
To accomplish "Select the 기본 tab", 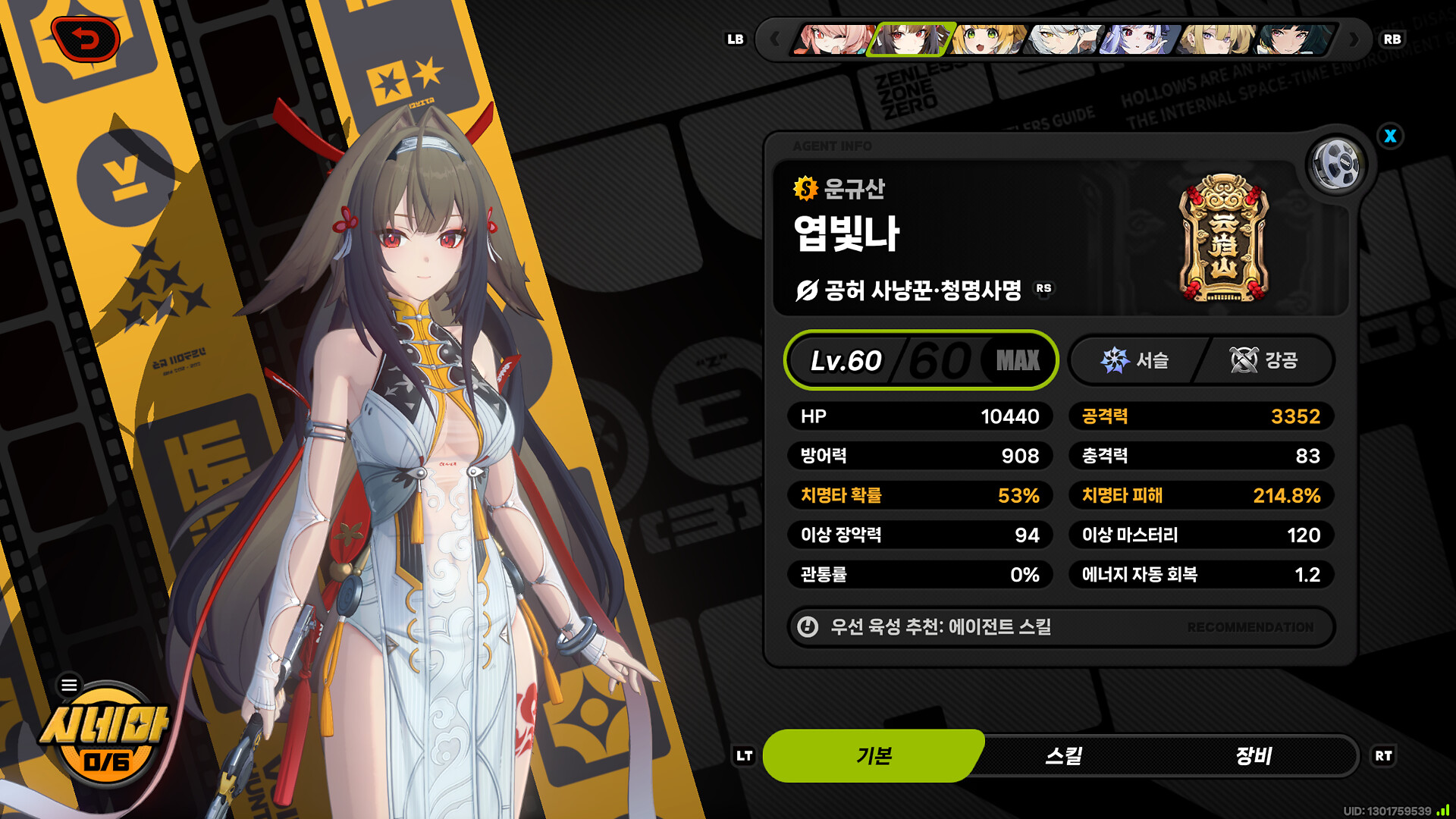I will 874,756.
